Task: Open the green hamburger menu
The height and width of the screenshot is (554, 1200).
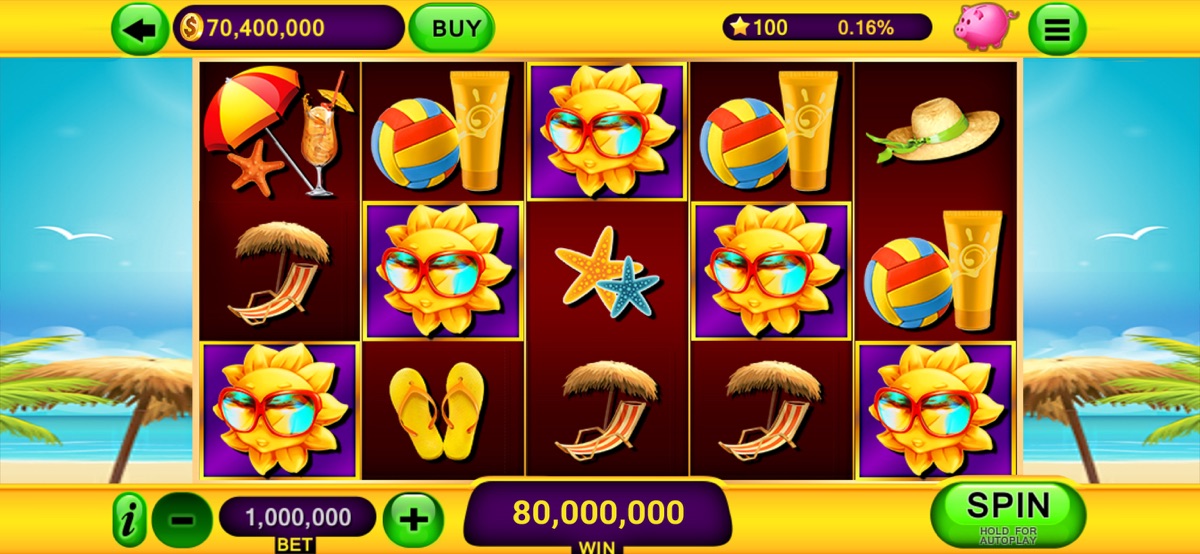Action: tap(1057, 30)
